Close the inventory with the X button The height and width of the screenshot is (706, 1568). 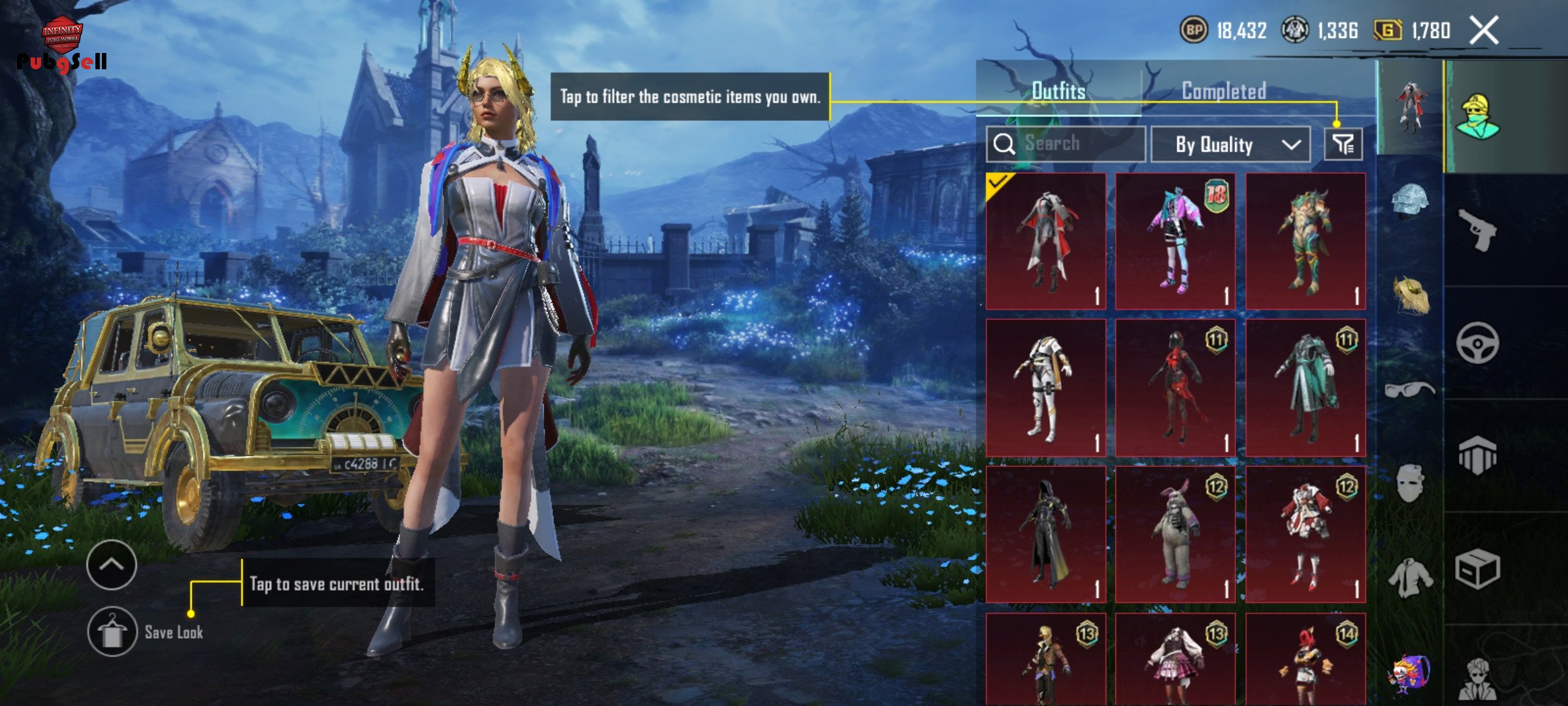click(x=1484, y=31)
